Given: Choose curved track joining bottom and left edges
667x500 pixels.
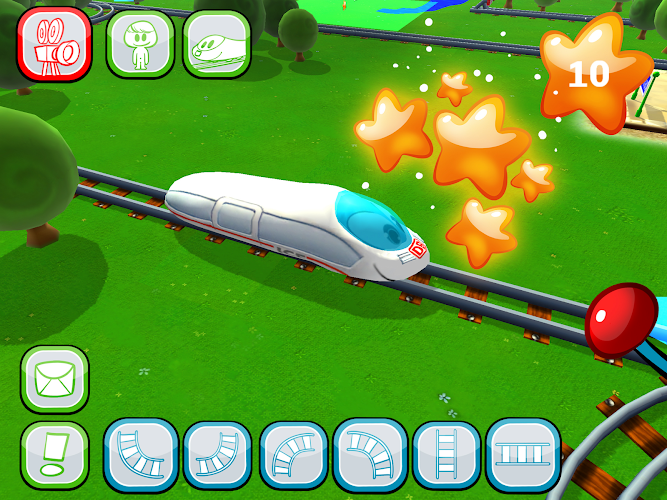Looking at the screenshot, I should point(370,455).
